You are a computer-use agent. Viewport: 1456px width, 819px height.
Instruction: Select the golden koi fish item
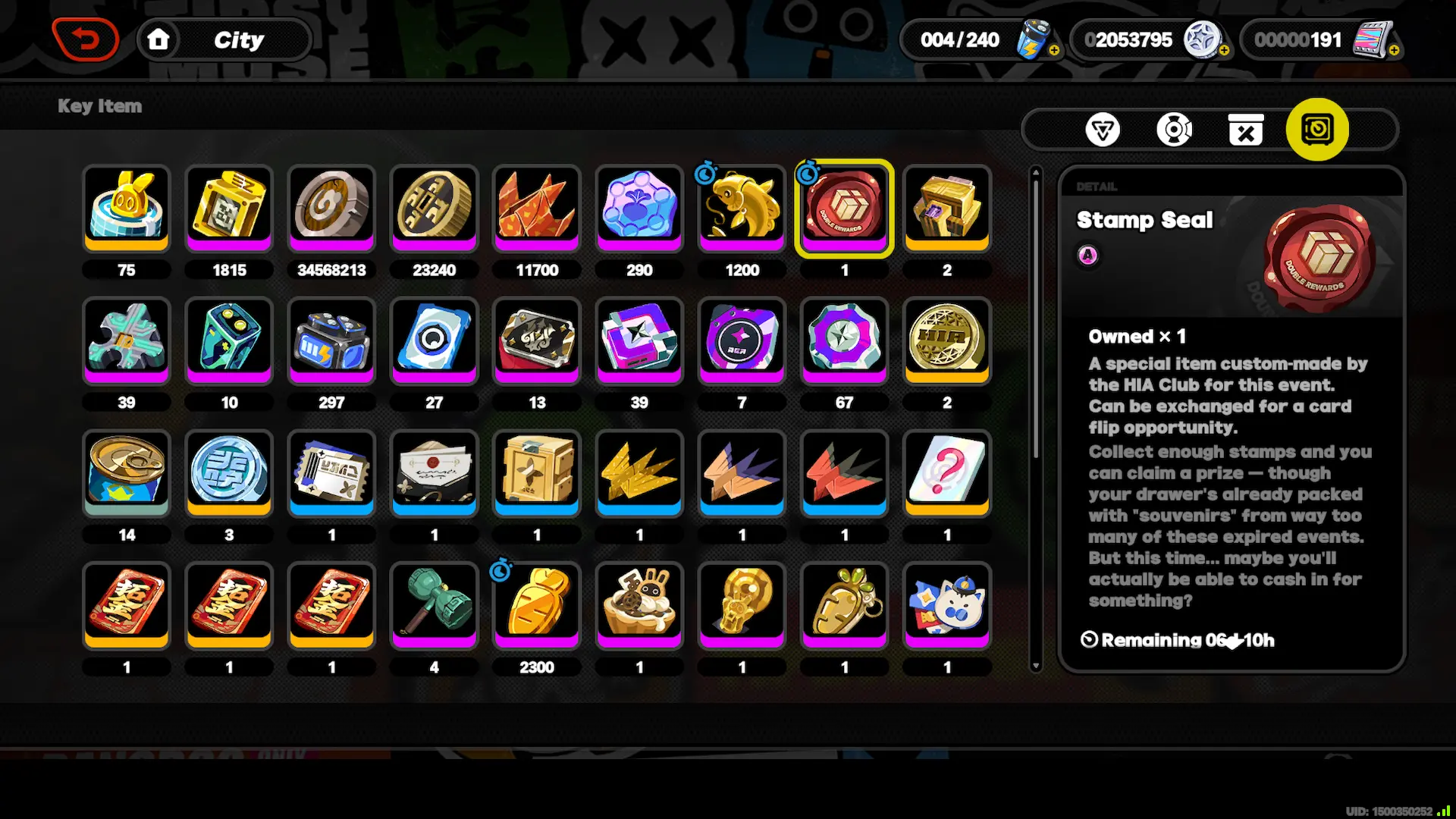[x=742, y=206]
